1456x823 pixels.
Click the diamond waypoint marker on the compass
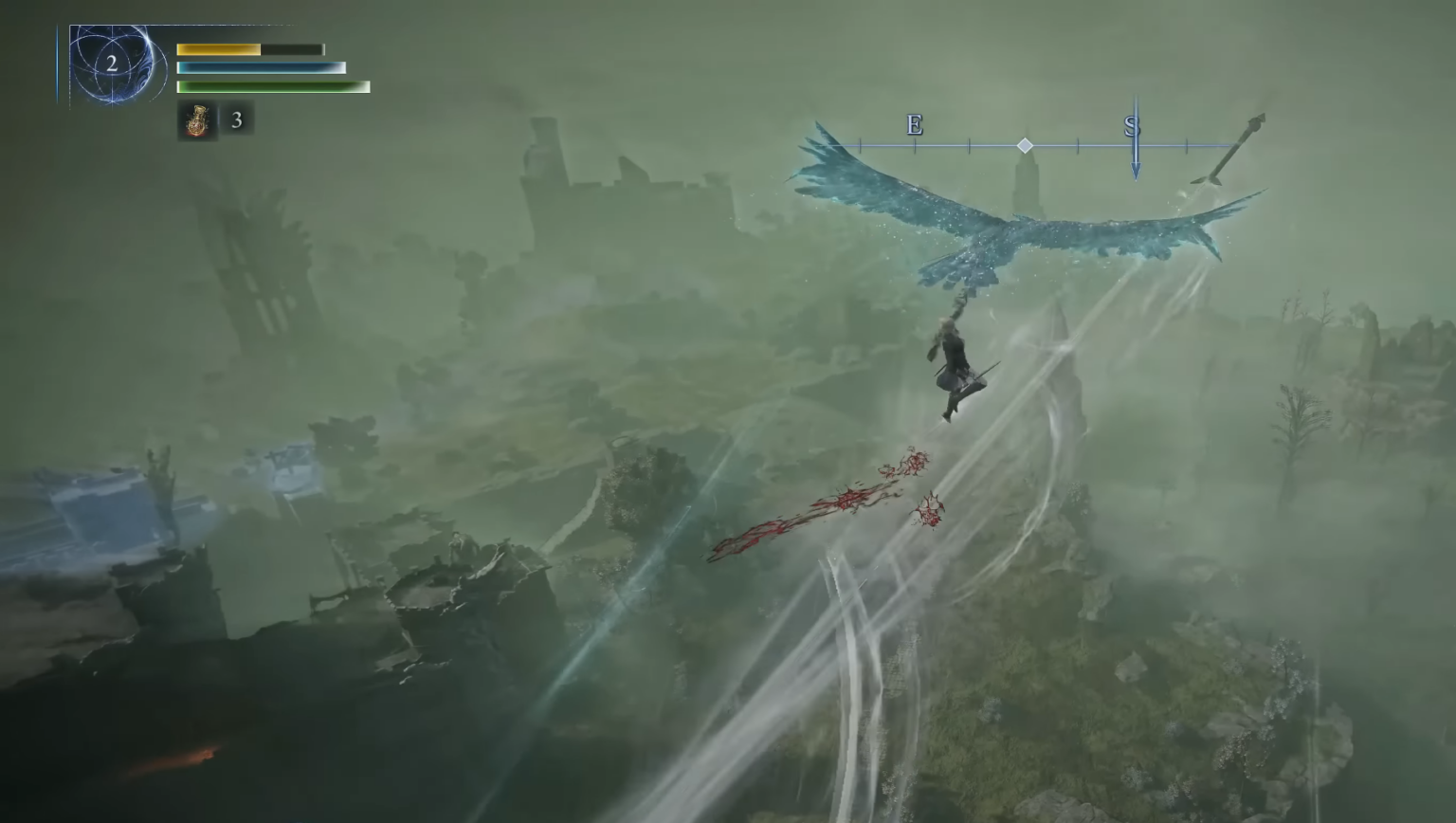point(1026,145)
